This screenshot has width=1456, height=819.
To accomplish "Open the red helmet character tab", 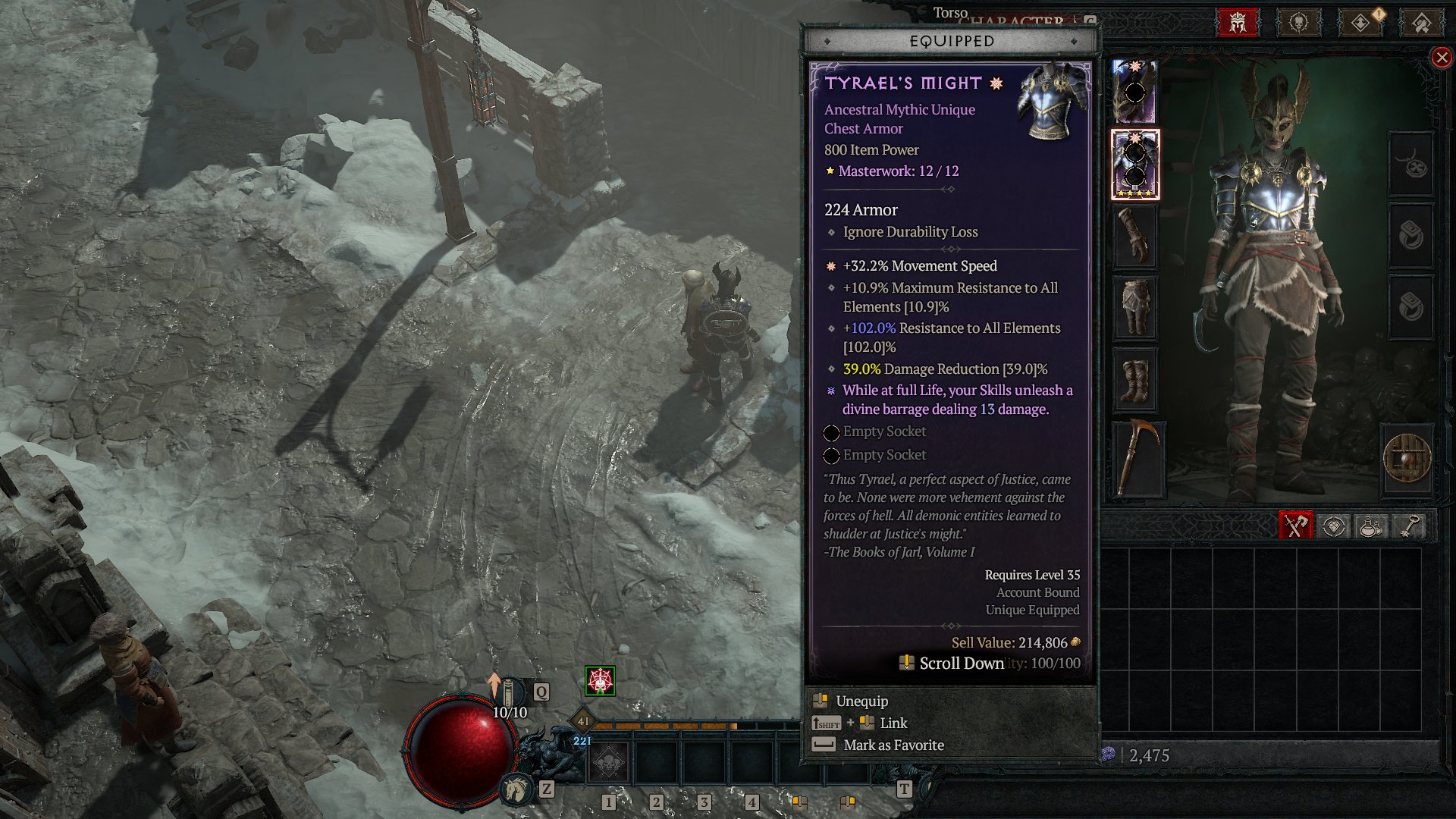I will 1238,23.
